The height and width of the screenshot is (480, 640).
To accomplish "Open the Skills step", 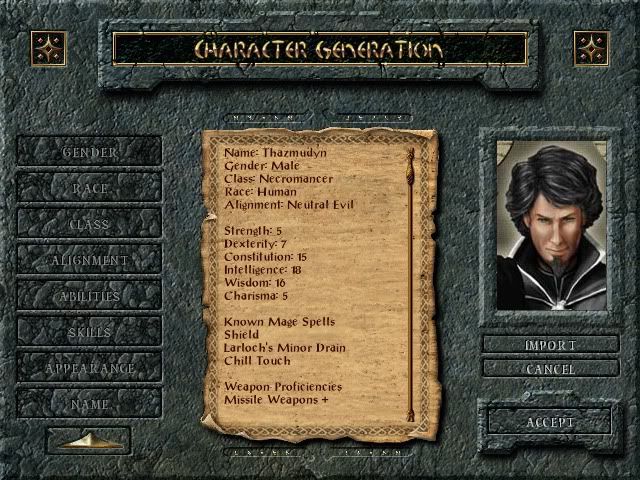I will 89,332.
